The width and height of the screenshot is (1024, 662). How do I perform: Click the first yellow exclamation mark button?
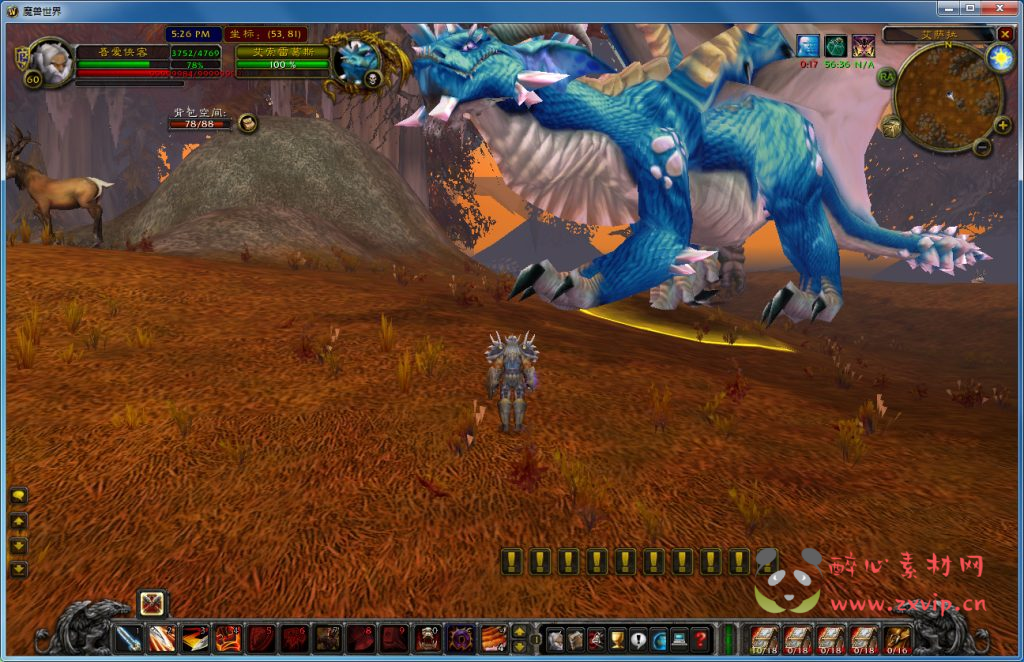pyautogui.click(x=511, y=561)
